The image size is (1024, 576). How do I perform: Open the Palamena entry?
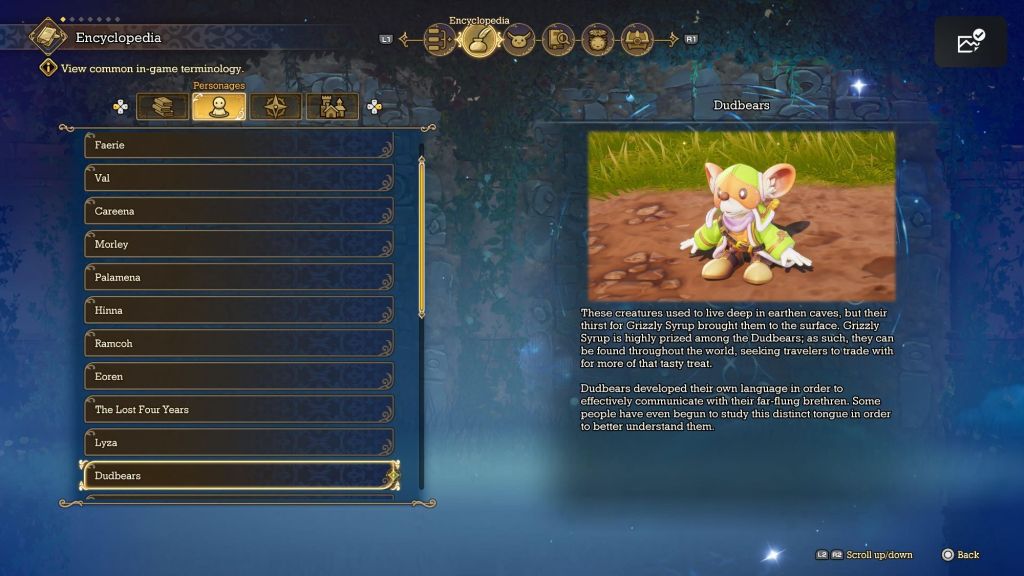pos(238,277)
